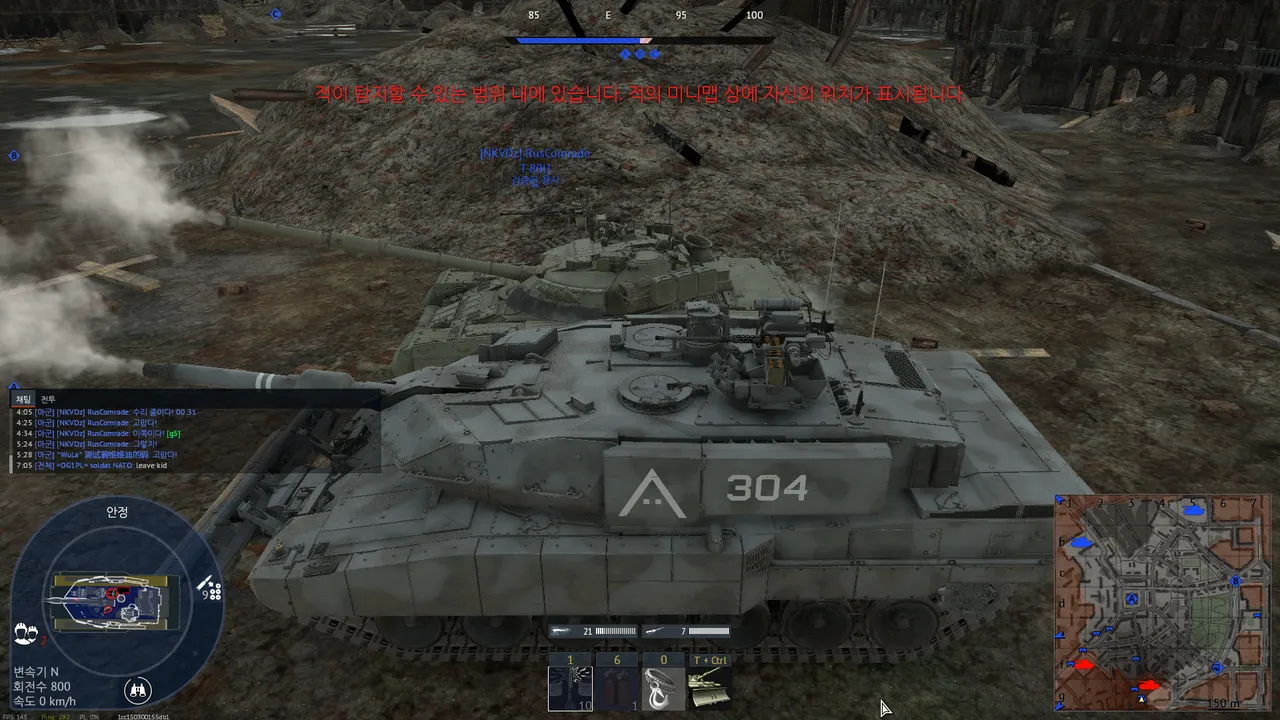Click the crew count icon
The height and width of the screenshot is (720, 1280).
[26, 633]
